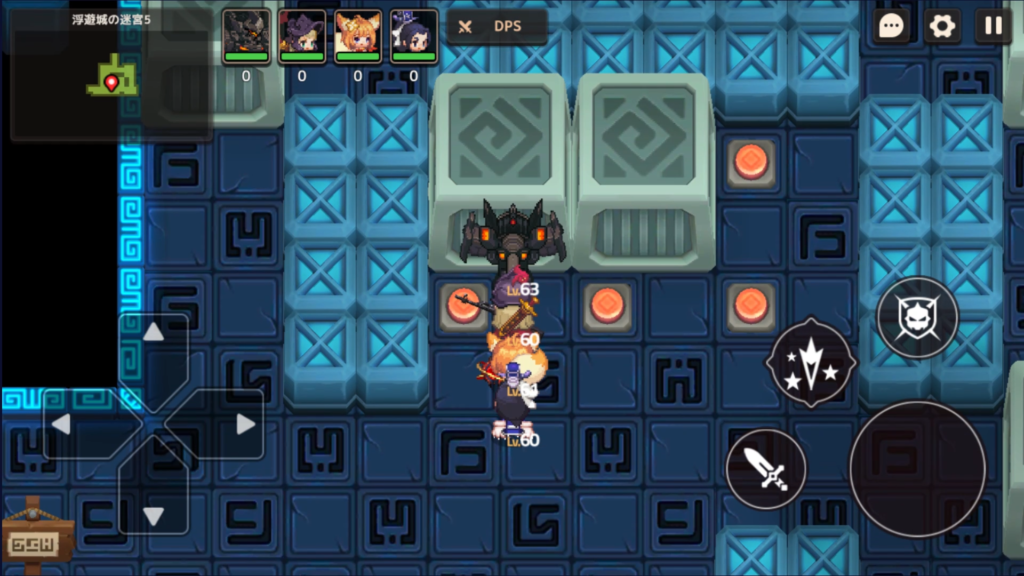Pause the game
The image size is (1024, 576).
[993, 26]
